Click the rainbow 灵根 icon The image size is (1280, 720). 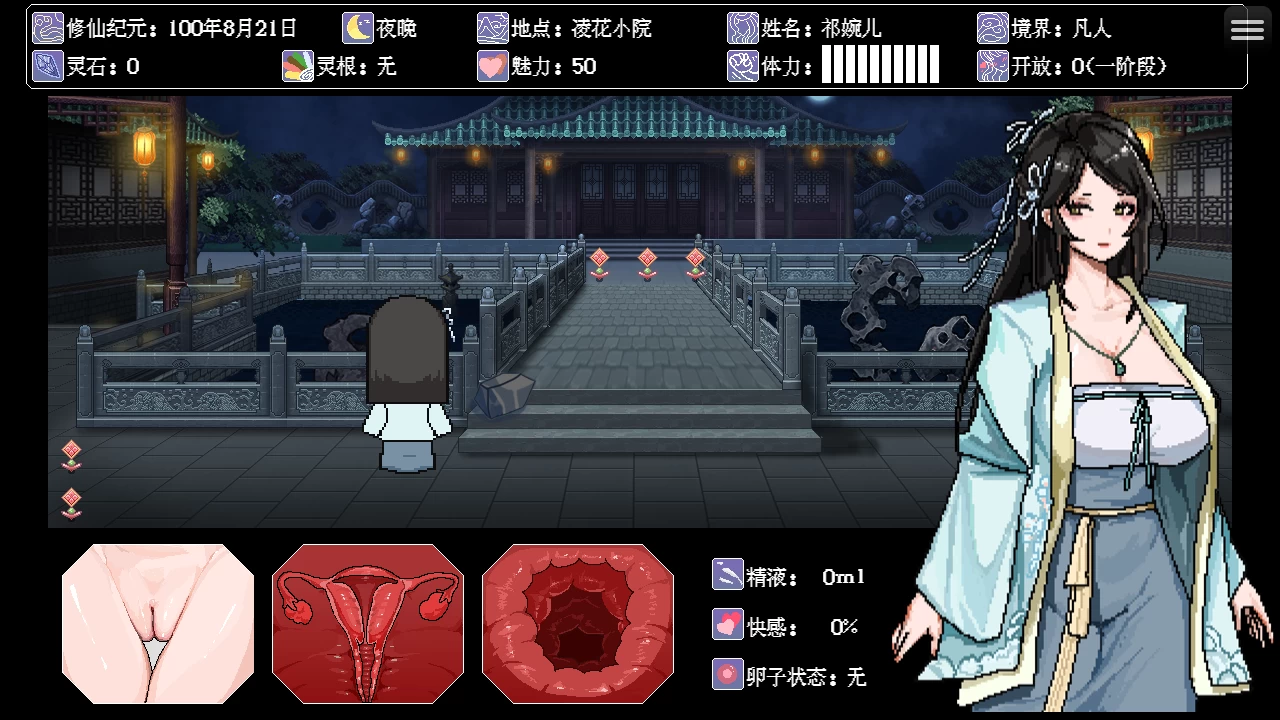297,66
